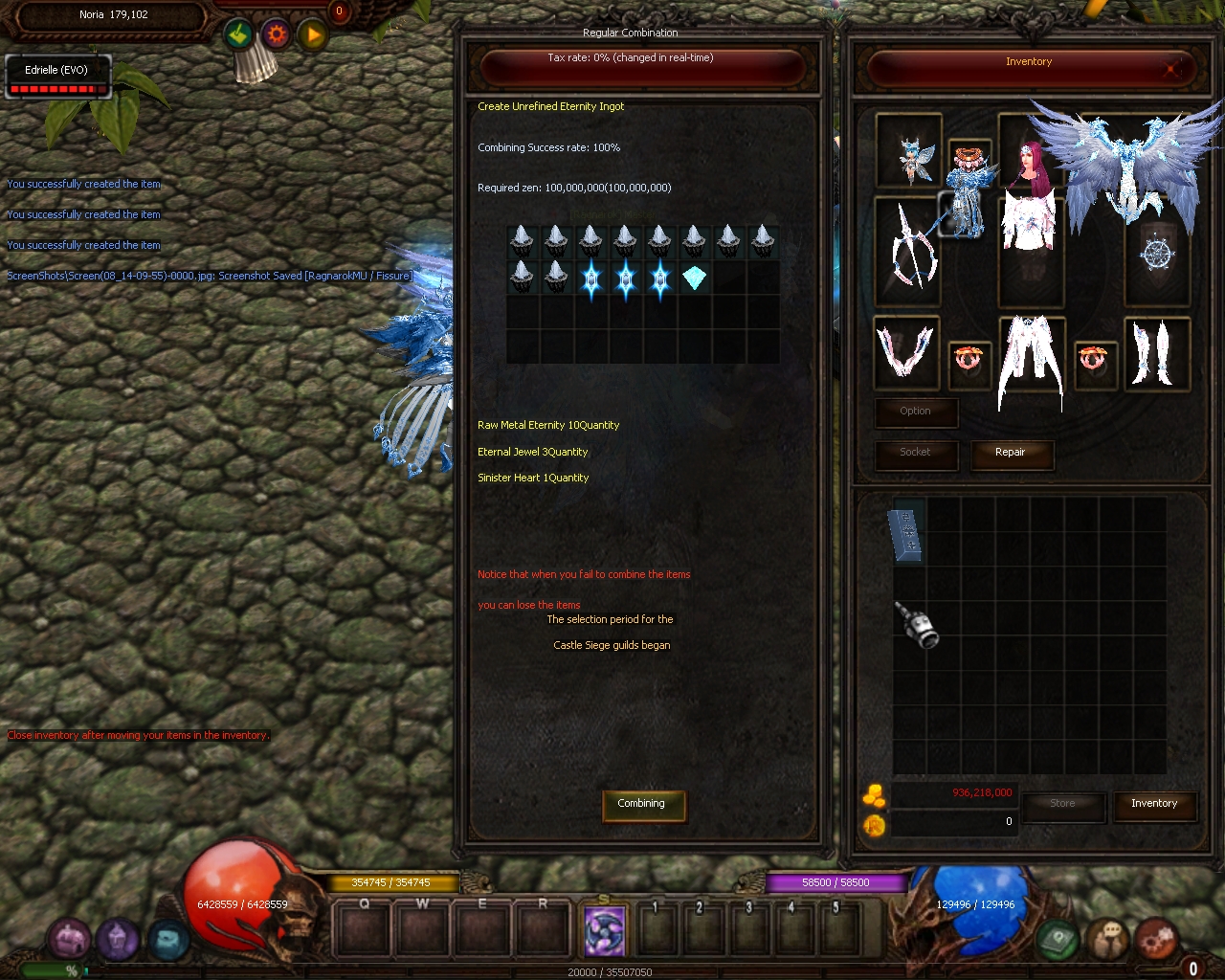
Task: Pick the silver hammer item in inventory
Action: click(916, 624)
